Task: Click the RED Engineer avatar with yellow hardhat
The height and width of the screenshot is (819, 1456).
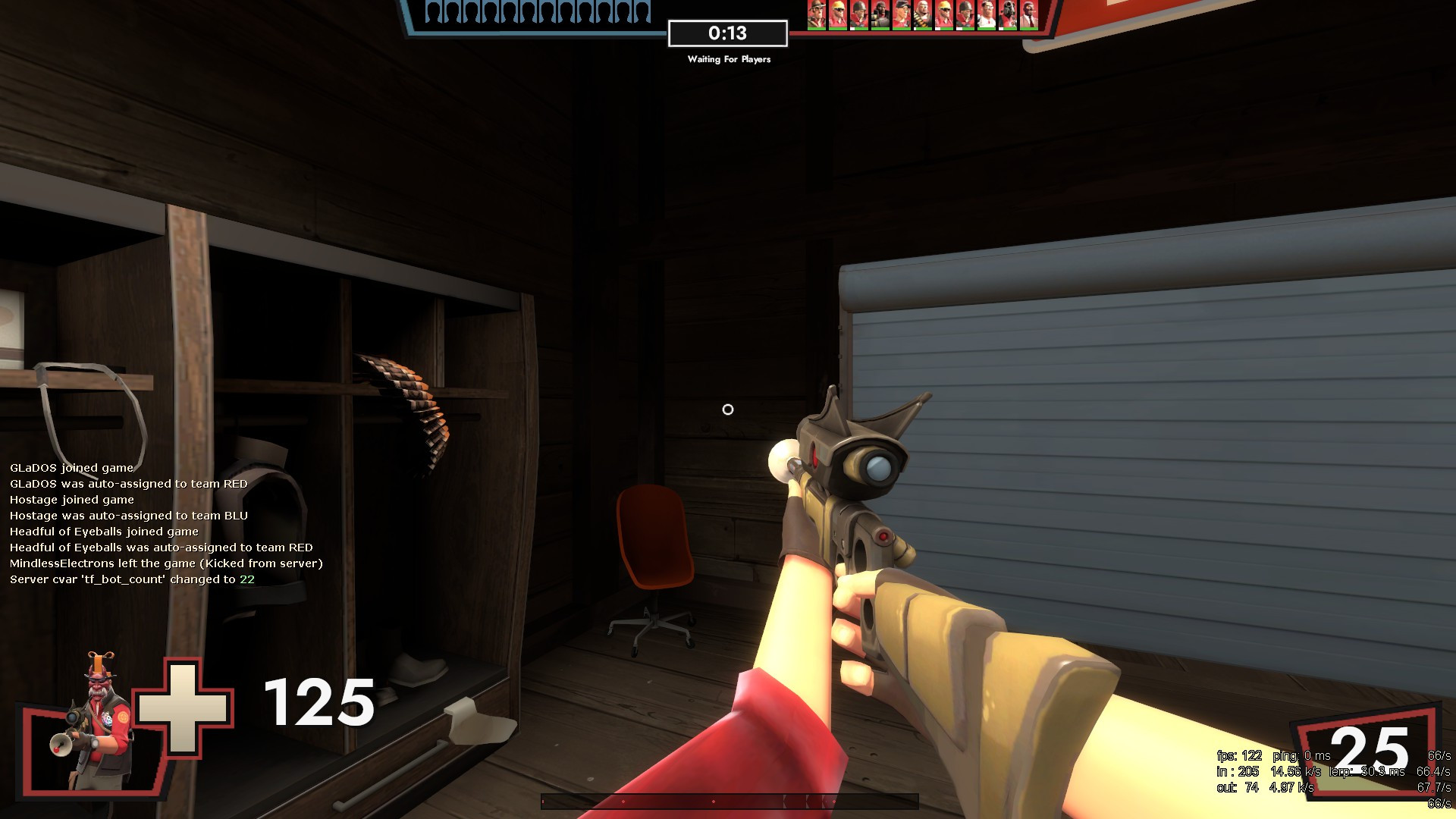Action: (x=837, y=11)
